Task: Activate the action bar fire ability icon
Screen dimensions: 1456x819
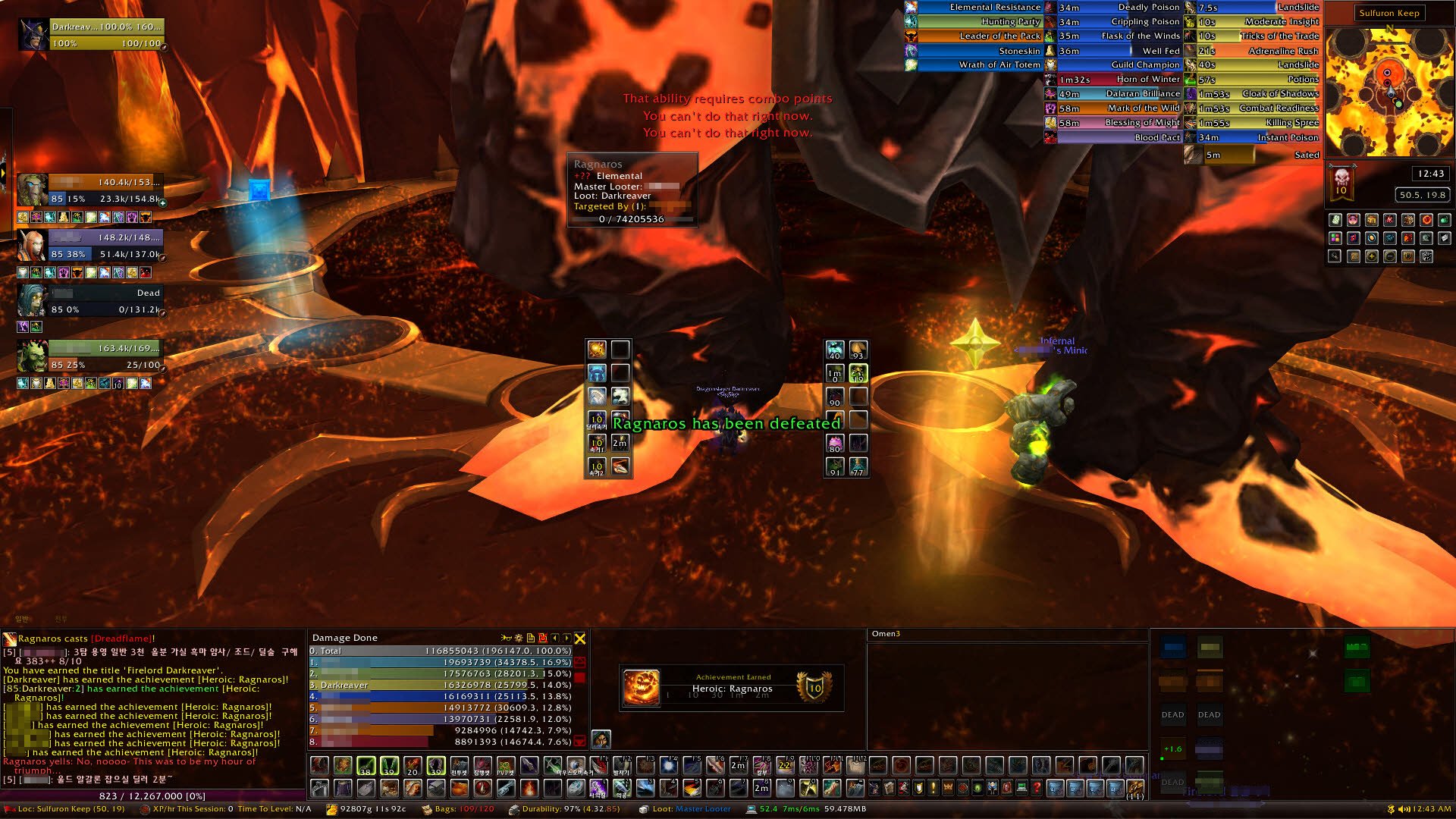Action: click(529, 789)
